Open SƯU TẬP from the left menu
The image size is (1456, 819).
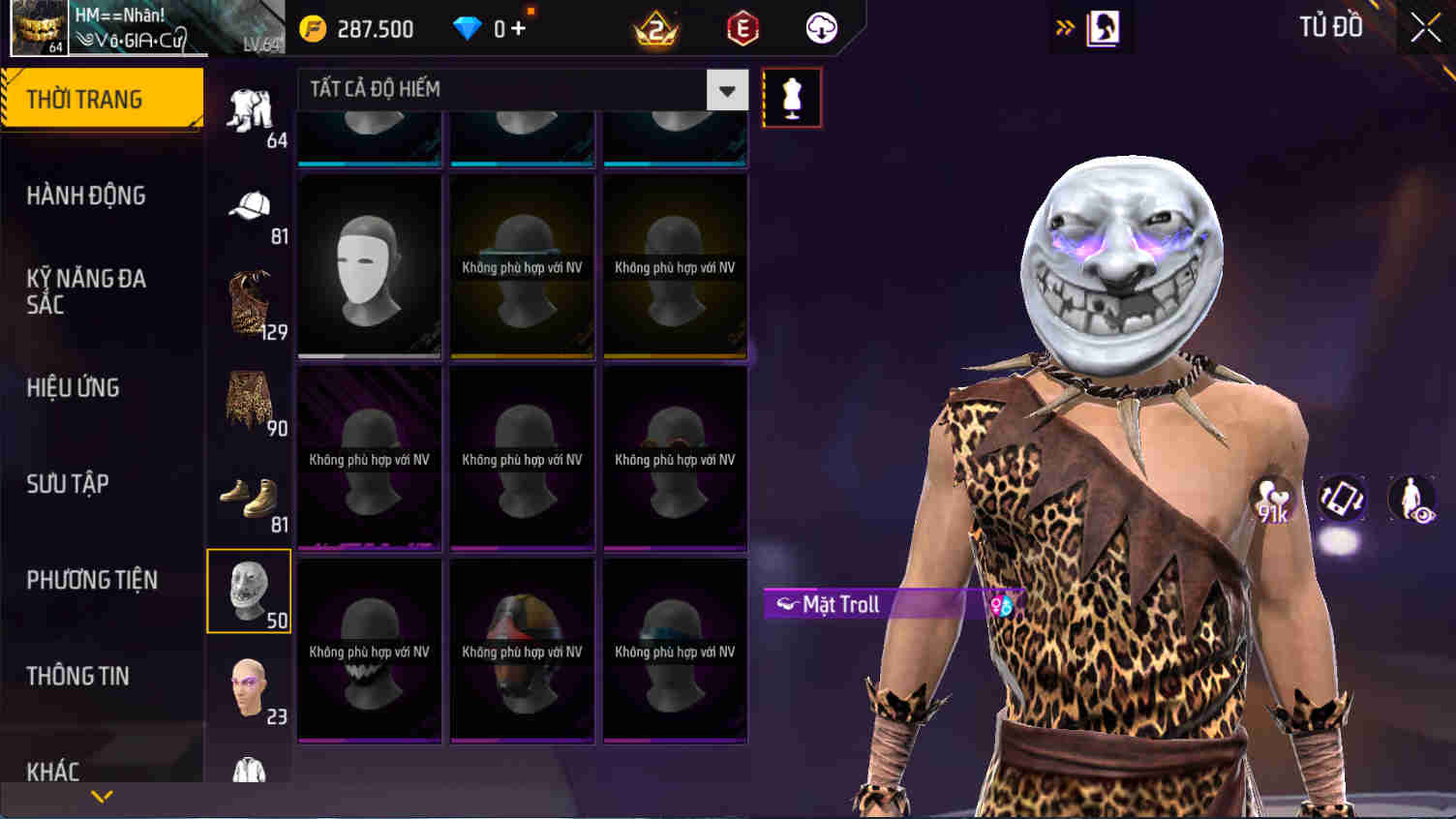66,484
